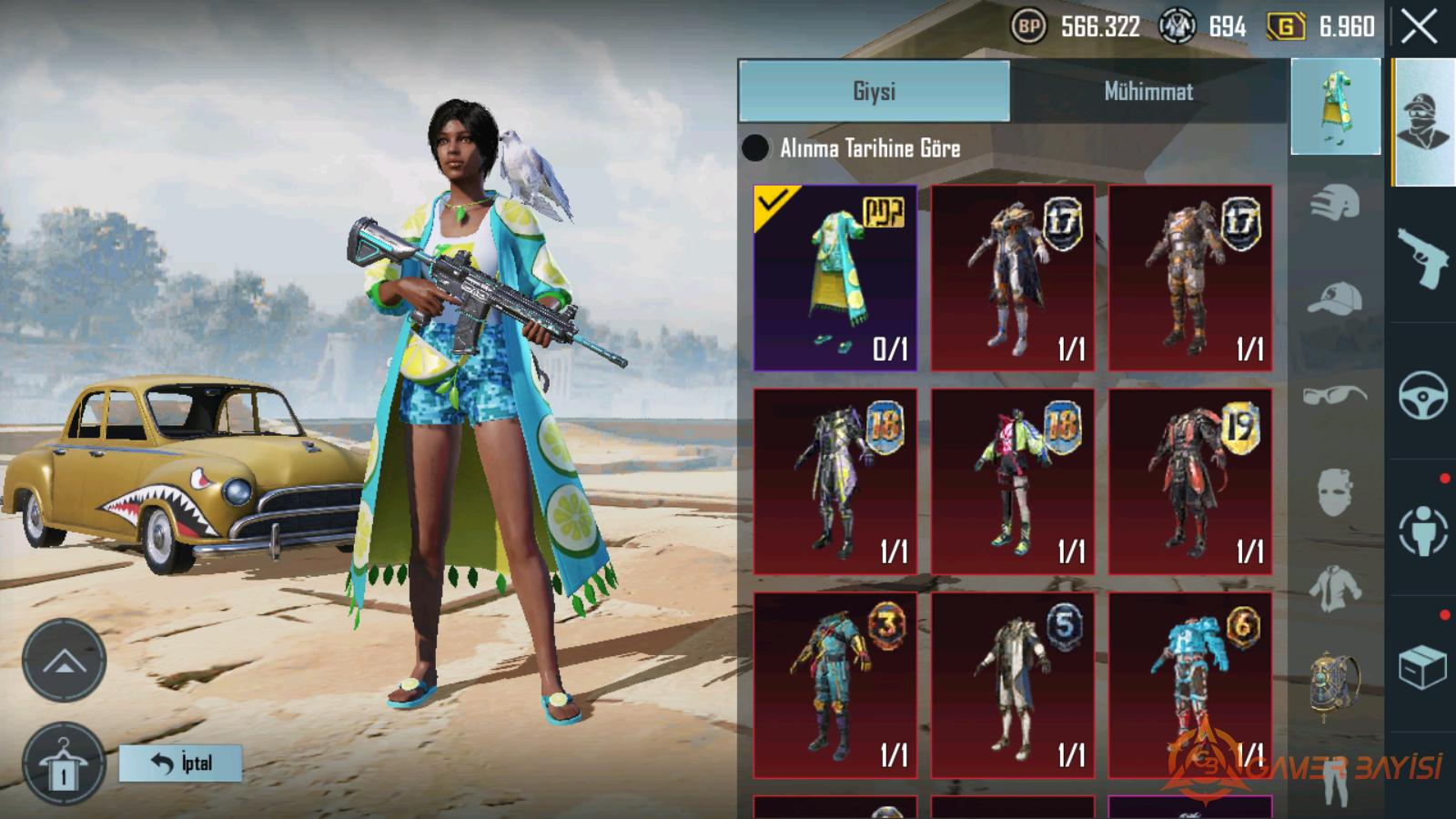Select the helmet filter icon

[1335, 202]
